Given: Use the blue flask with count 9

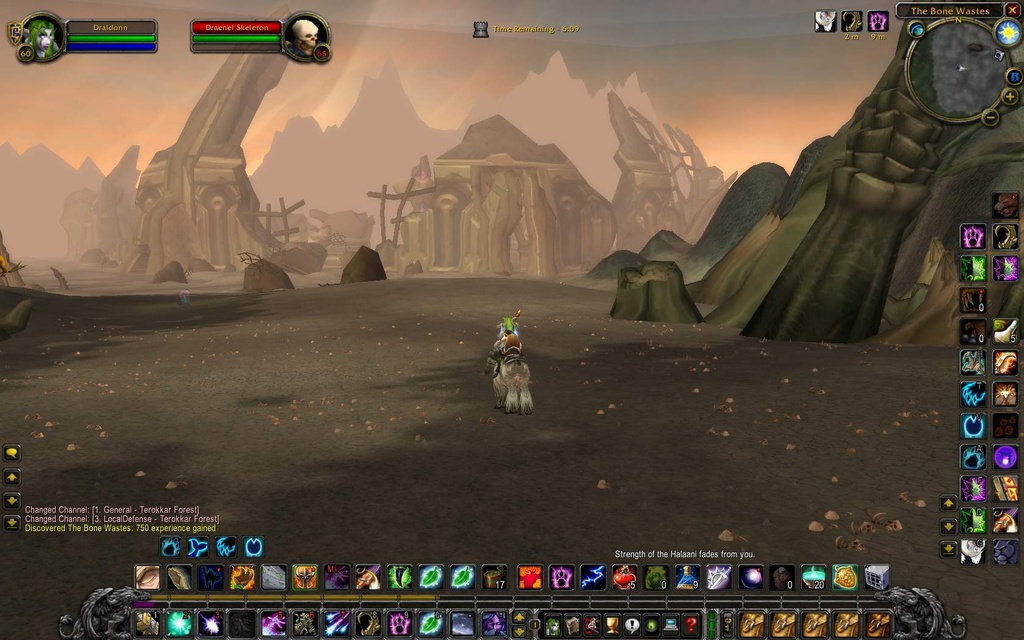Looking at the screenshot, I should coord(687,577).
